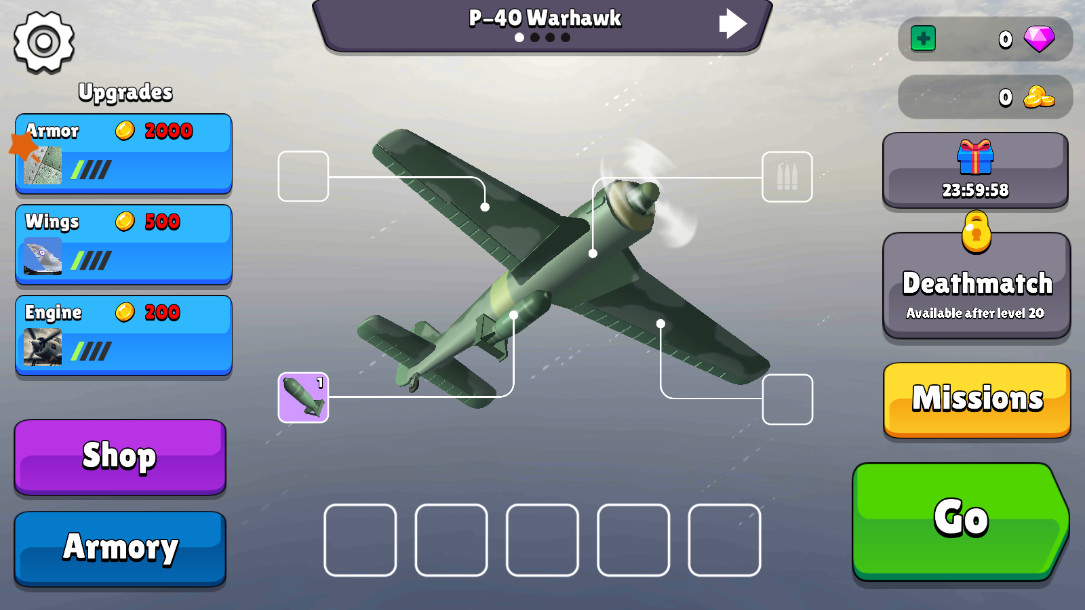The image size is (1085, 610).
Task: Open the Missions list
Action: point(977,399)
